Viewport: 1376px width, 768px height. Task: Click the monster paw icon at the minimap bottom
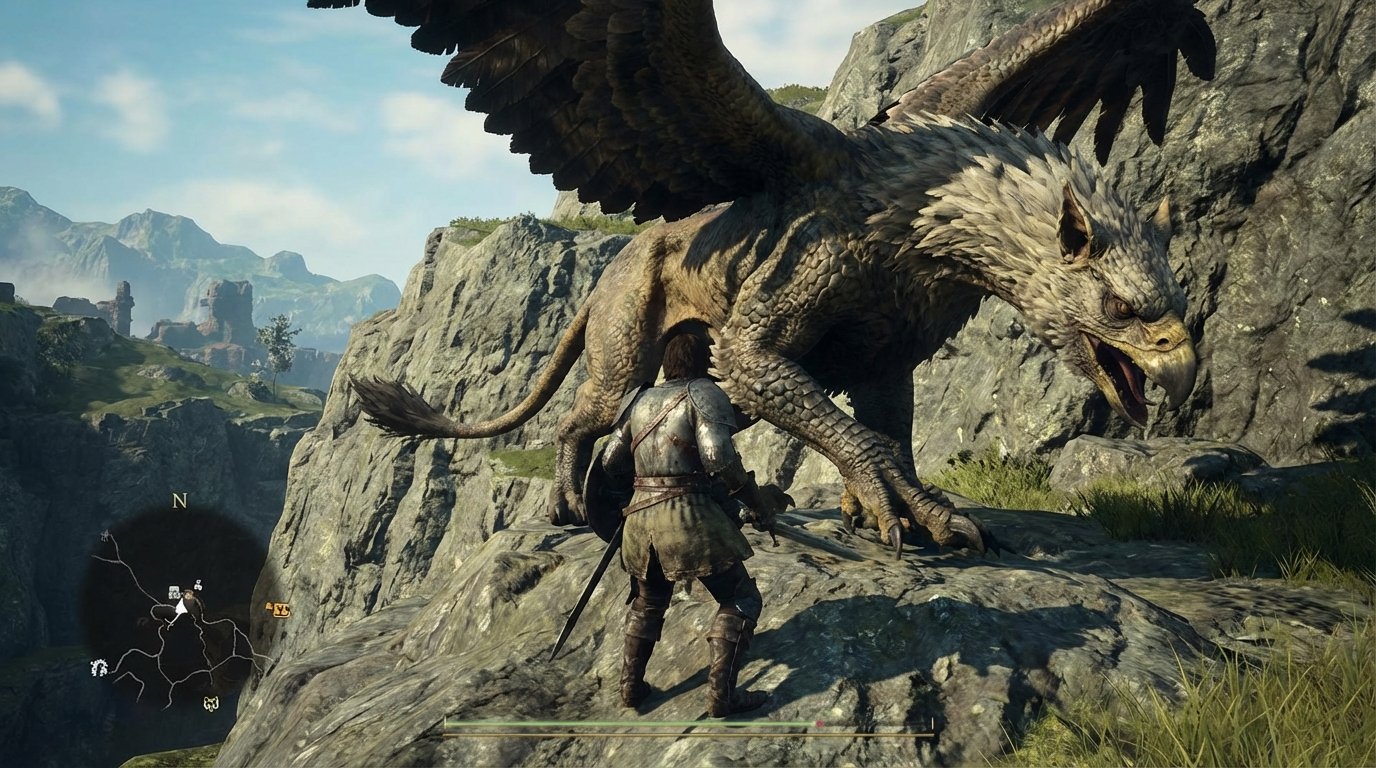(x=209, y=704)
